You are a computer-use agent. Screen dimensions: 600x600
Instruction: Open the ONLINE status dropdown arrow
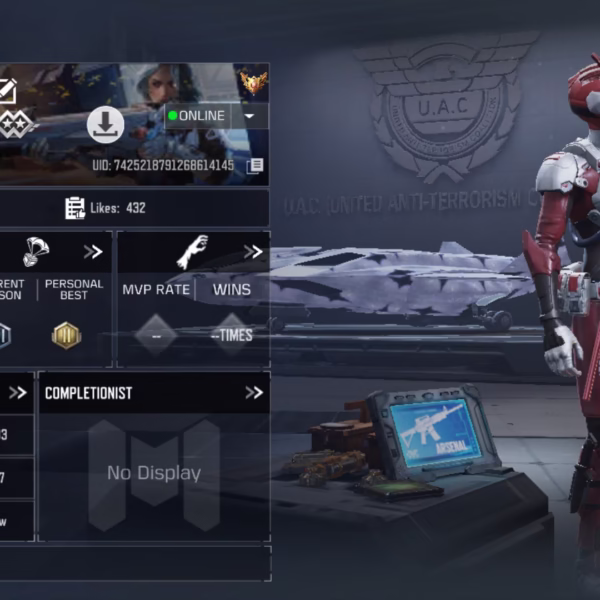pyautogui.click(x=249, y=116)
